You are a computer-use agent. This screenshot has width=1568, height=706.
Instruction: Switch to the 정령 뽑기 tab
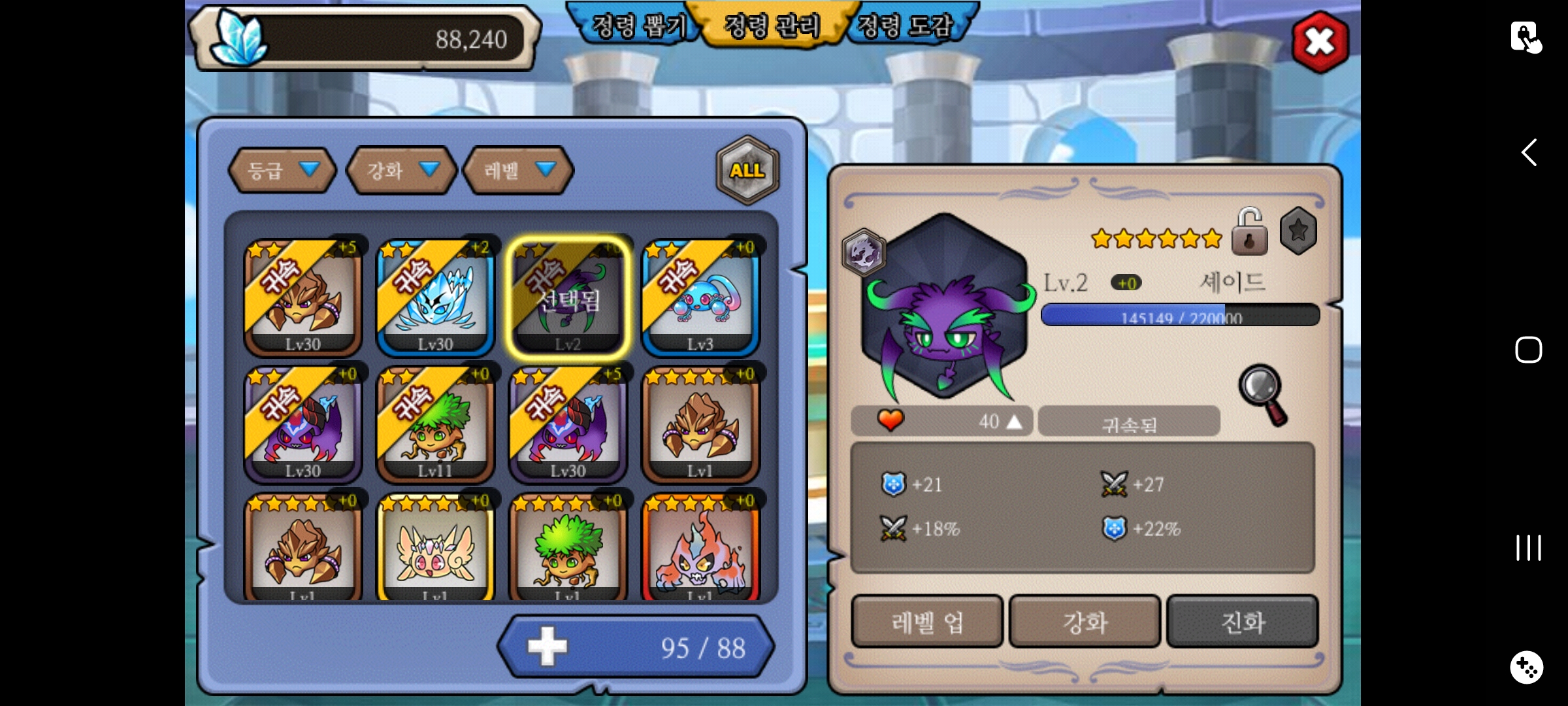click(637, 26)
